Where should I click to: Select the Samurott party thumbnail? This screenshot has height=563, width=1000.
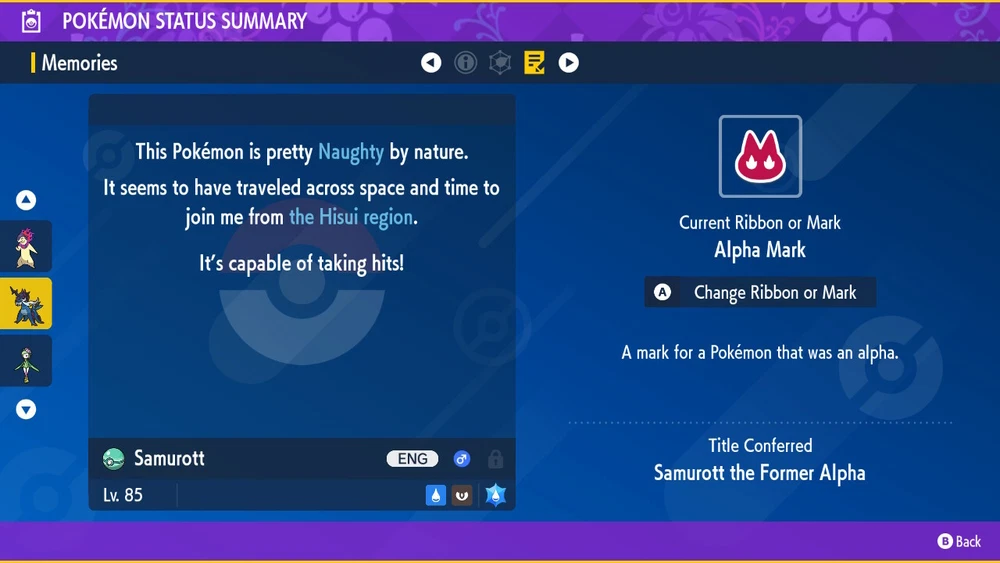pyautogui.click(x=26, y=303)
